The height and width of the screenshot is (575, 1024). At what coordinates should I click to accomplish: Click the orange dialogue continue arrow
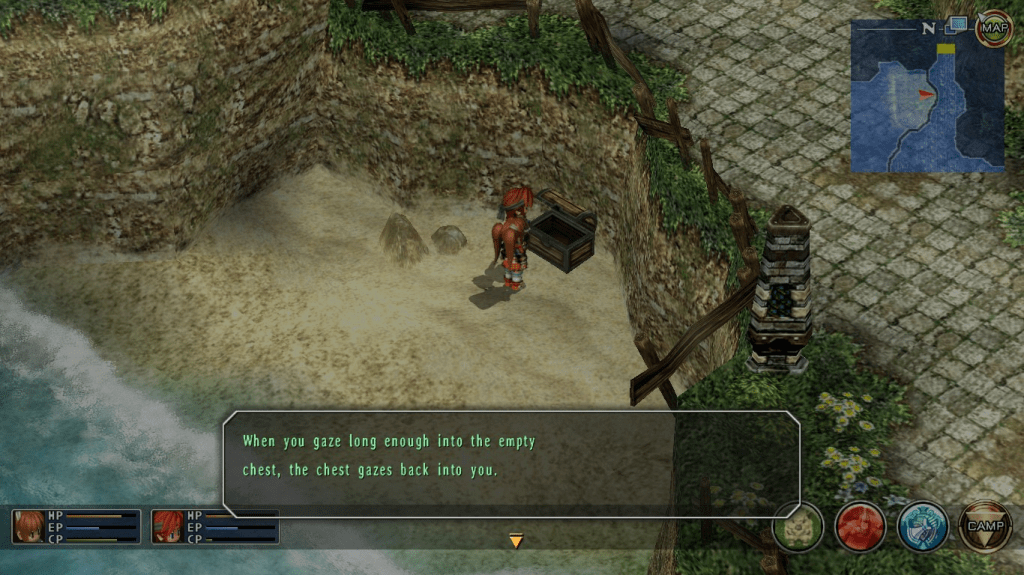tap(516, 541)
